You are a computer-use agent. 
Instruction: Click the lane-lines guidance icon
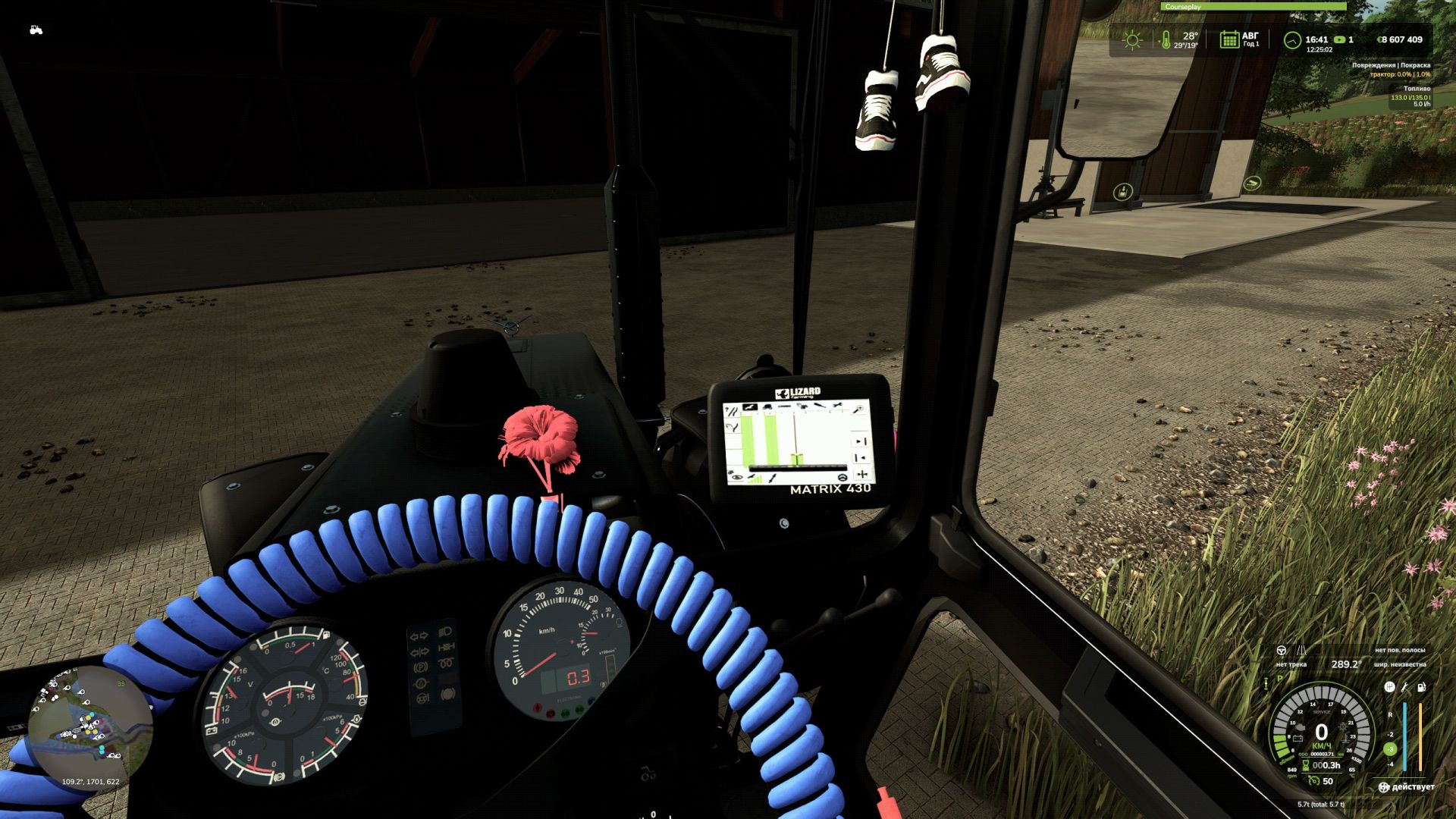pyautogui.click(x=1302, y=651)
